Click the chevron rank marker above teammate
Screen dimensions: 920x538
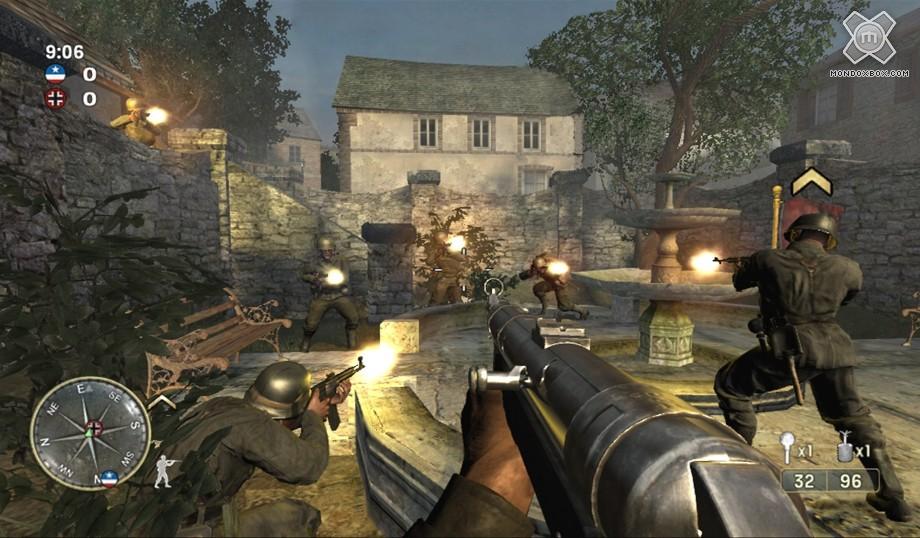coord(811,182)
